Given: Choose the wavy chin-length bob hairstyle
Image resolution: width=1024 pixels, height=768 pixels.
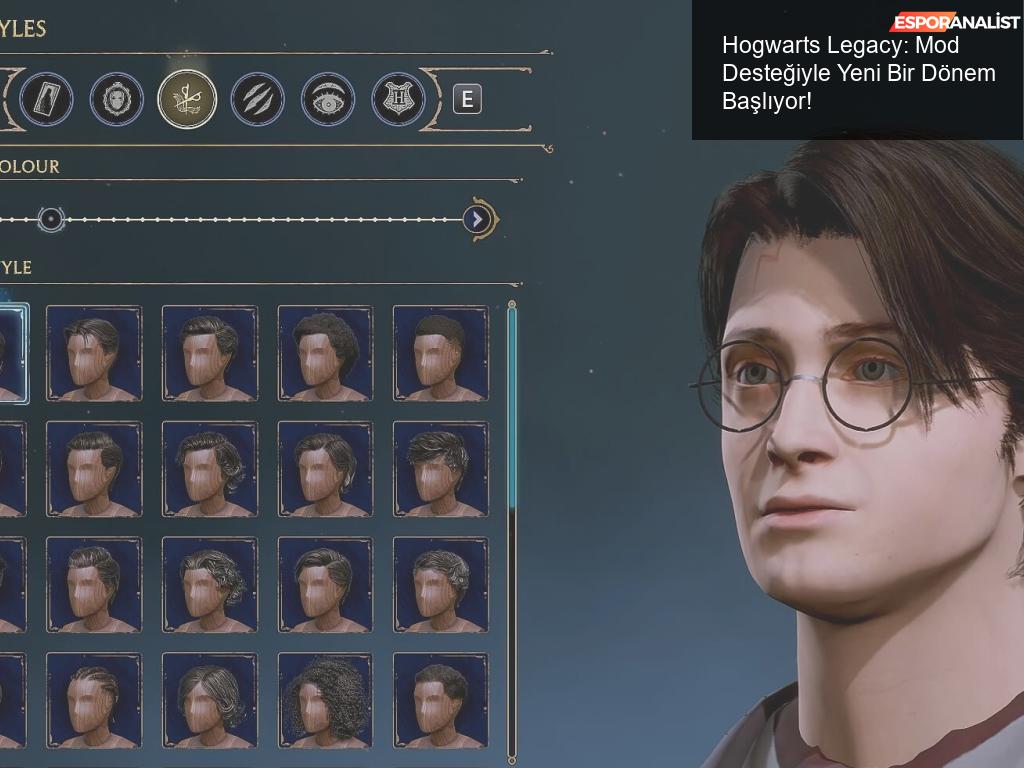Looking at the screenshot, I should (210, 700).
